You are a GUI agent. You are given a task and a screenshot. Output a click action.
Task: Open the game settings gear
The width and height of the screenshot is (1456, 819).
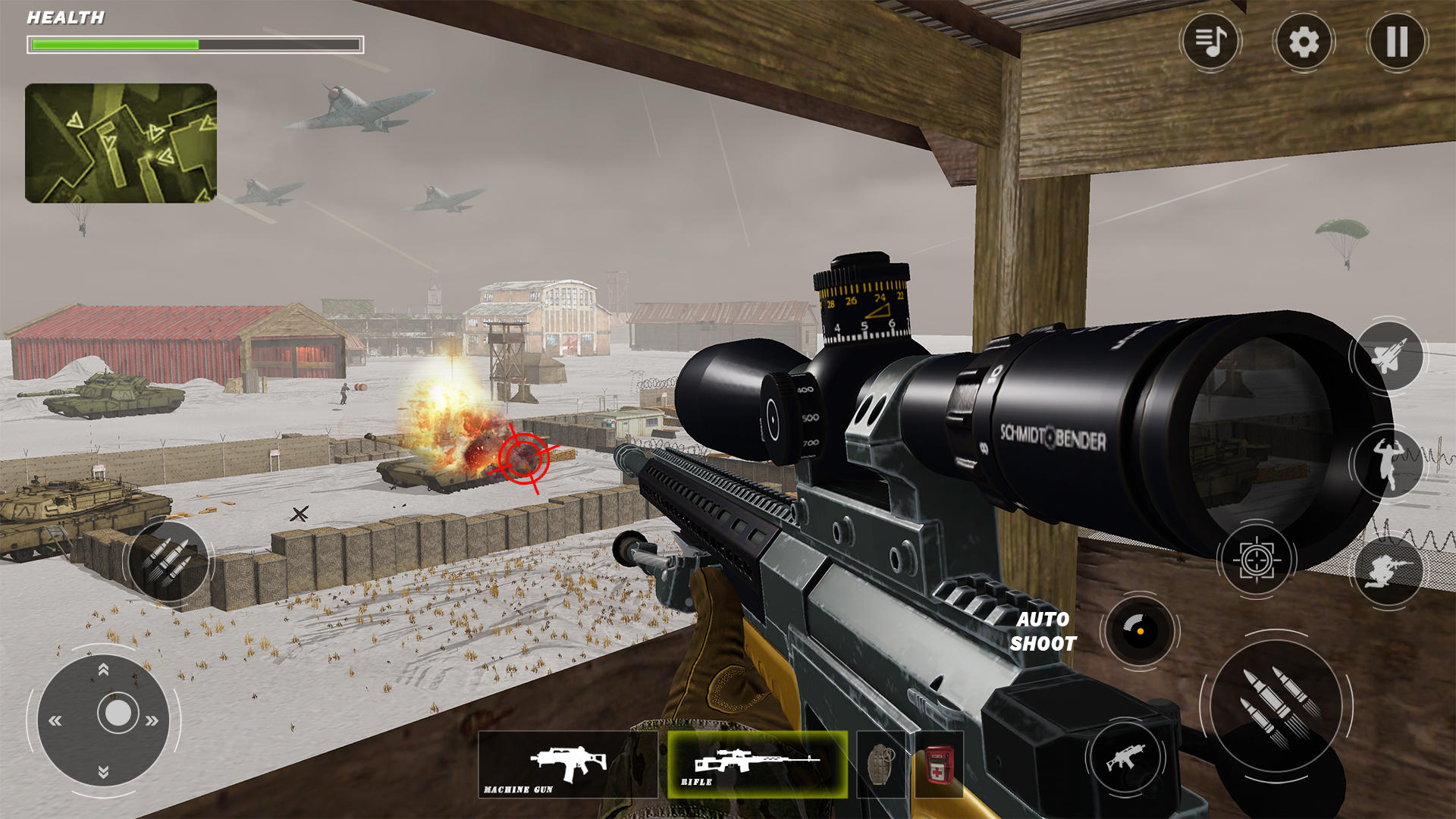coord(1303,43)
